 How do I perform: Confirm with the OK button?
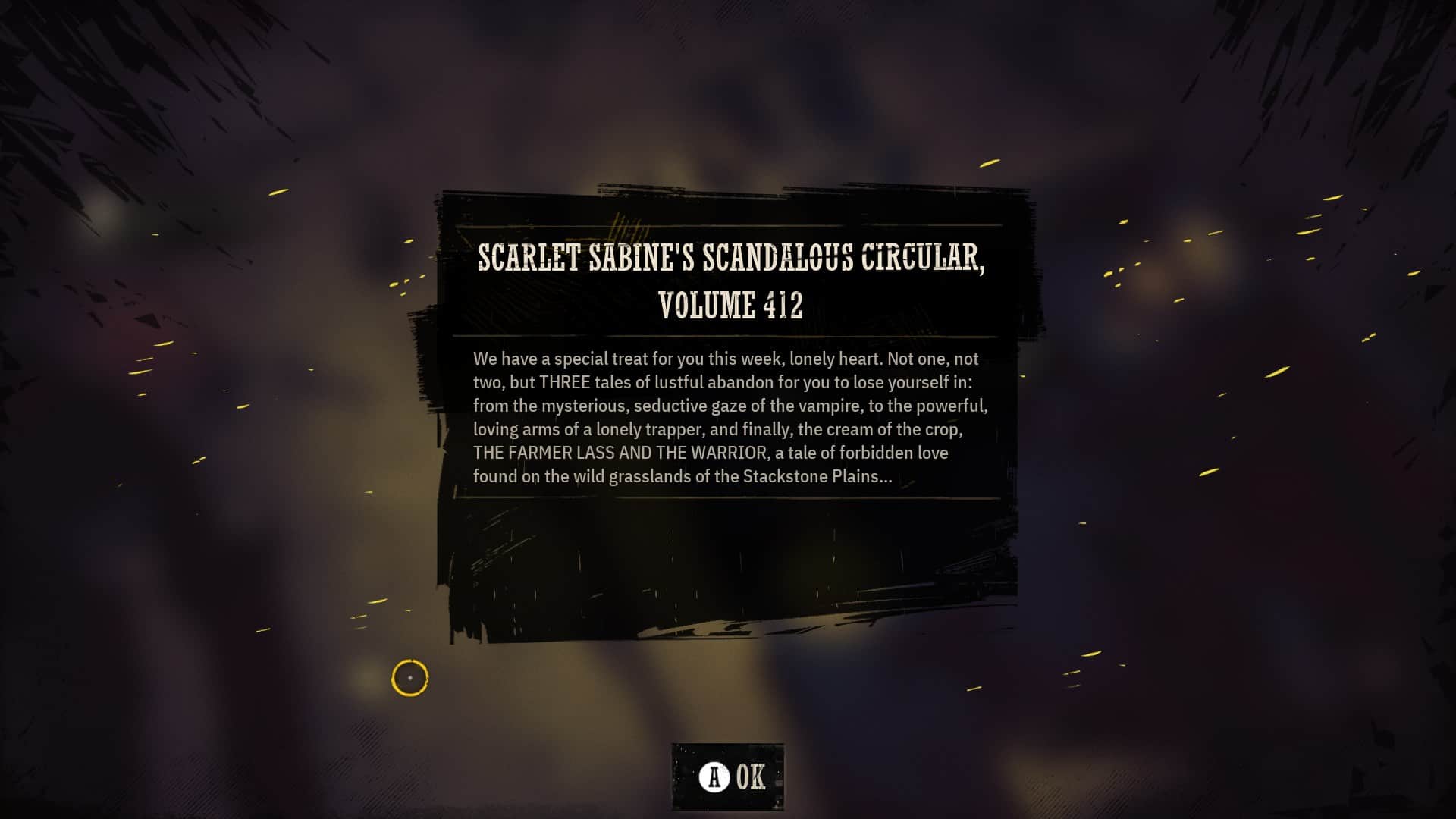coord(730,777)
